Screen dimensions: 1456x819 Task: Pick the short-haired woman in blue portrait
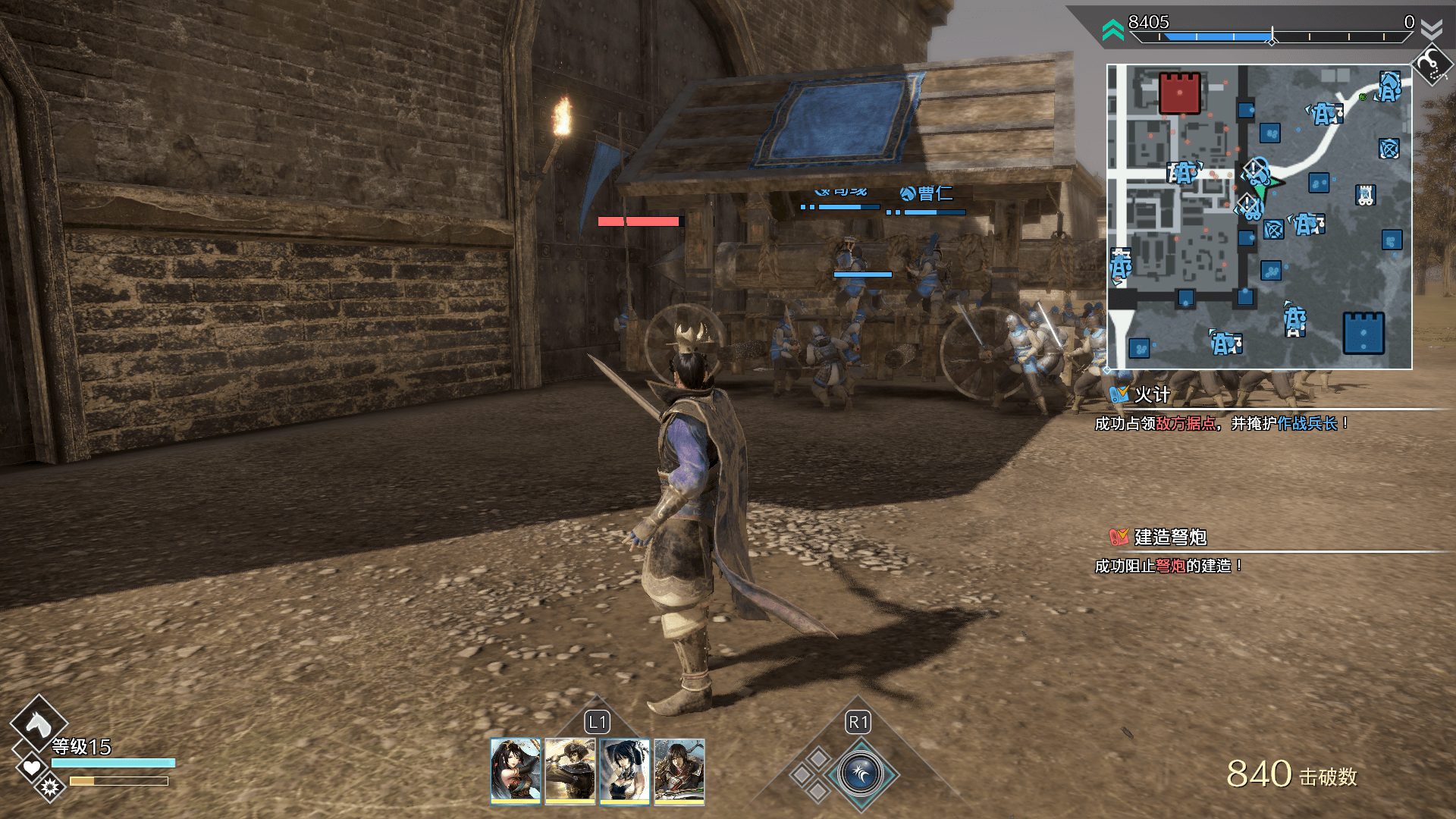(625, 770)
